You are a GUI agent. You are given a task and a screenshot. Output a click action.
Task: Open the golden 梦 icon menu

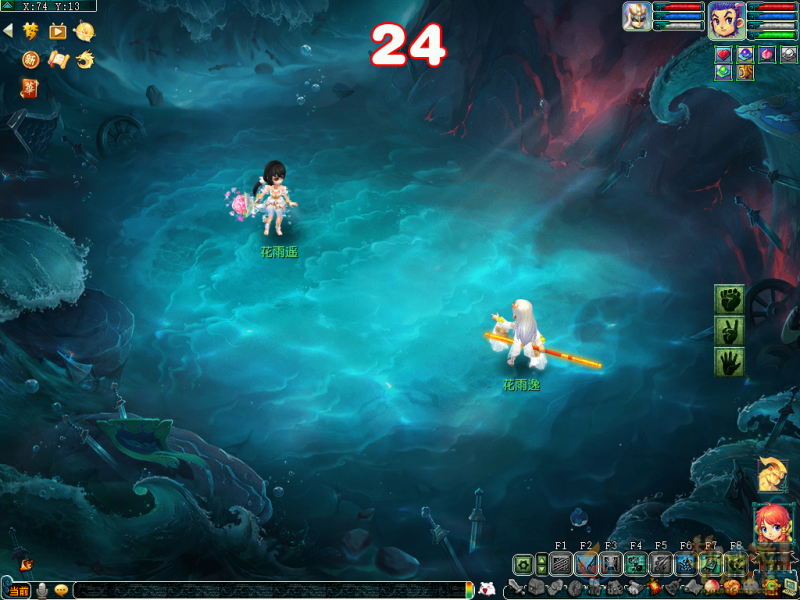tap(31, 31)
